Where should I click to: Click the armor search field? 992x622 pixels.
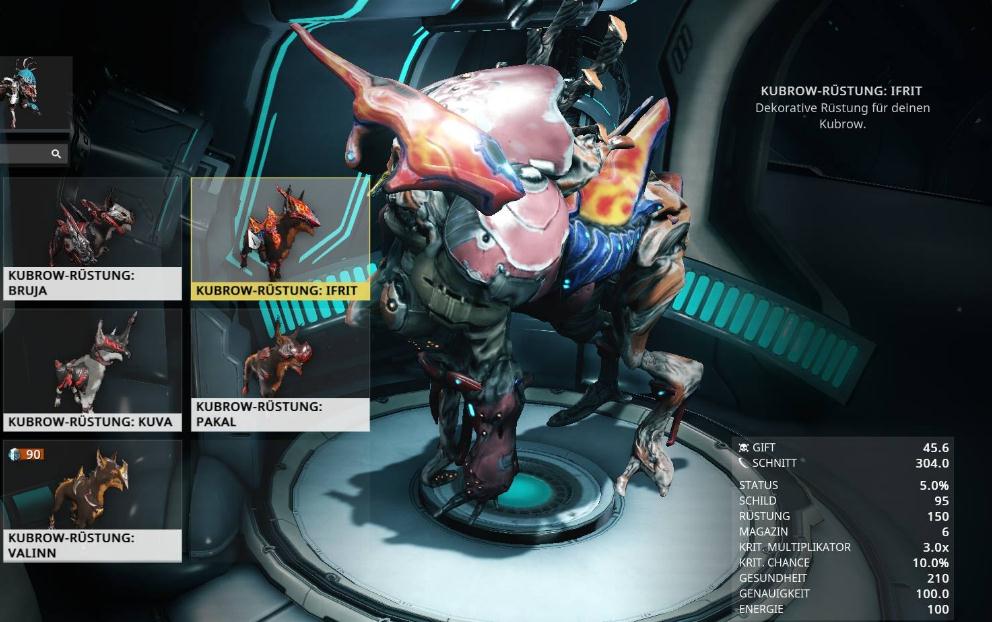(28, 154)
